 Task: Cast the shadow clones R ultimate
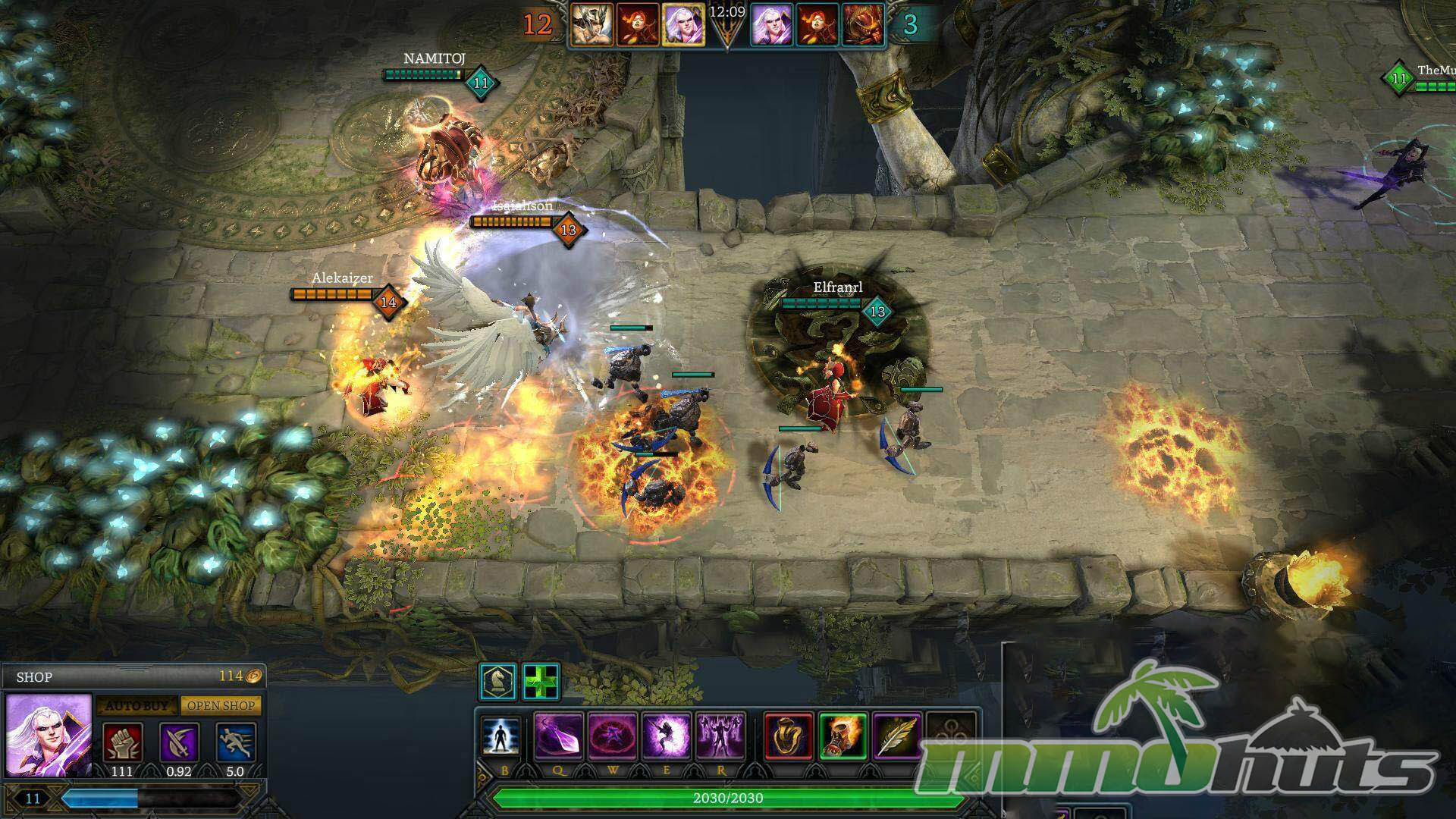click(720, 736)
